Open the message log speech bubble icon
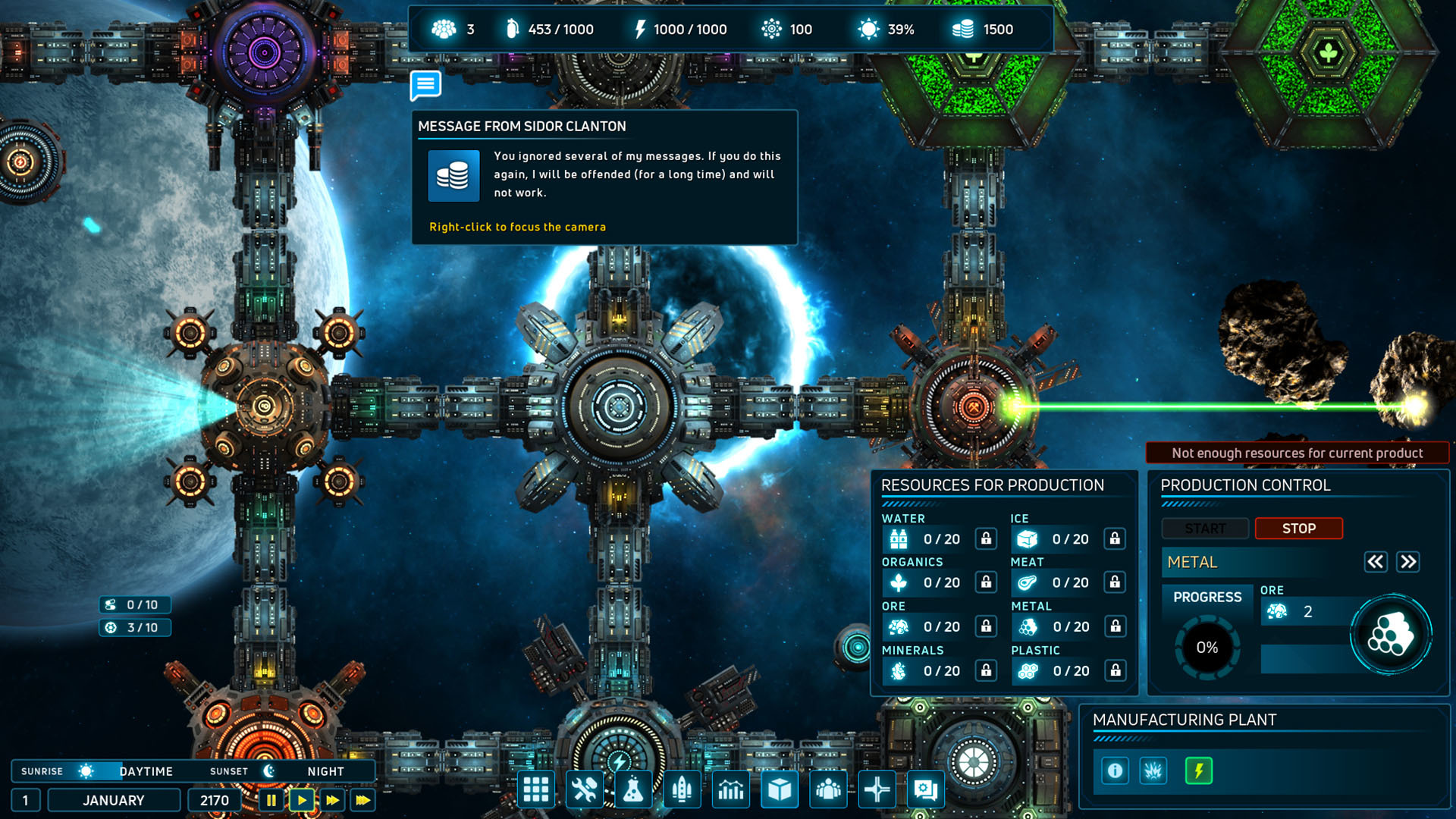1456x819 pixels. [x=425, y=85]
